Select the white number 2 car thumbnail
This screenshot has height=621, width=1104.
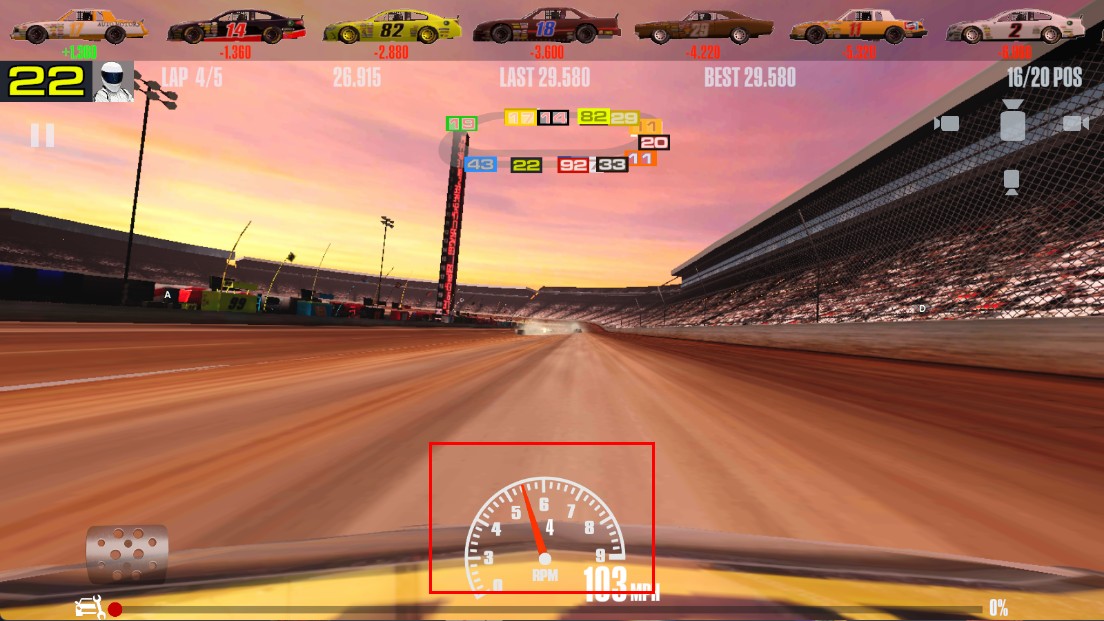(1016, 26)
